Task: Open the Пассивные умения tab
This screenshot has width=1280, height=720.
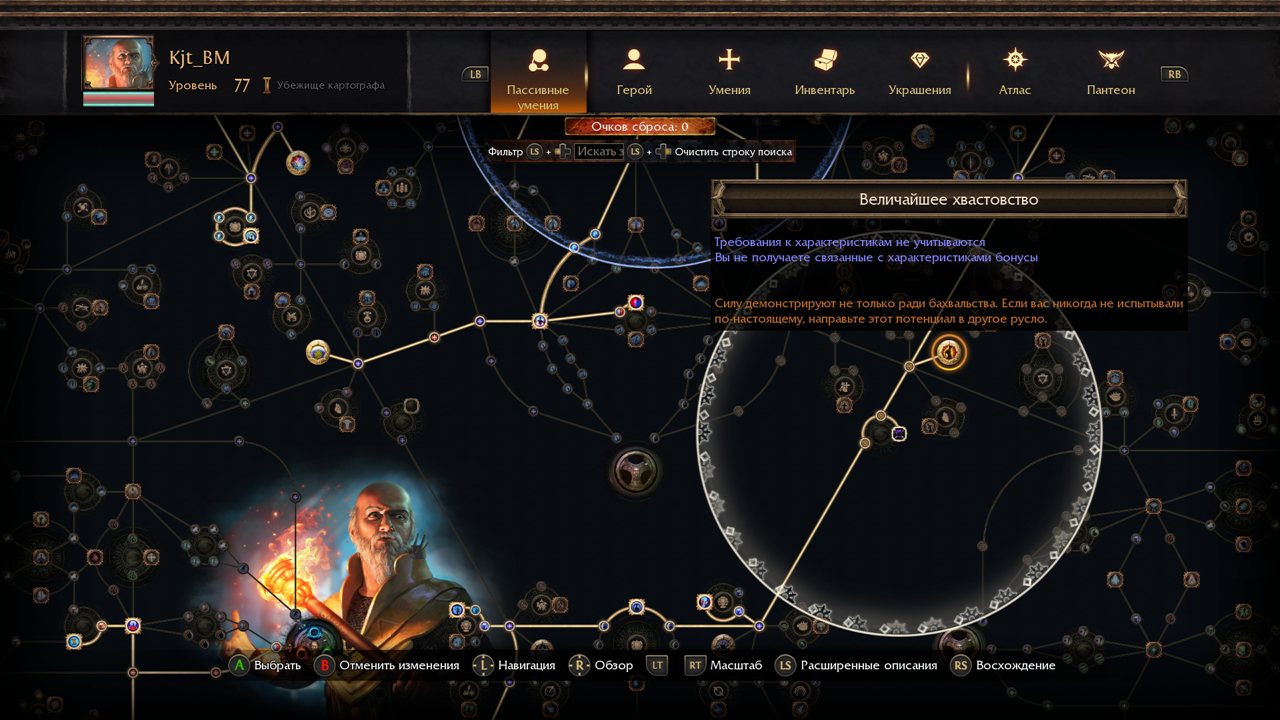Action: pos(538,72)
